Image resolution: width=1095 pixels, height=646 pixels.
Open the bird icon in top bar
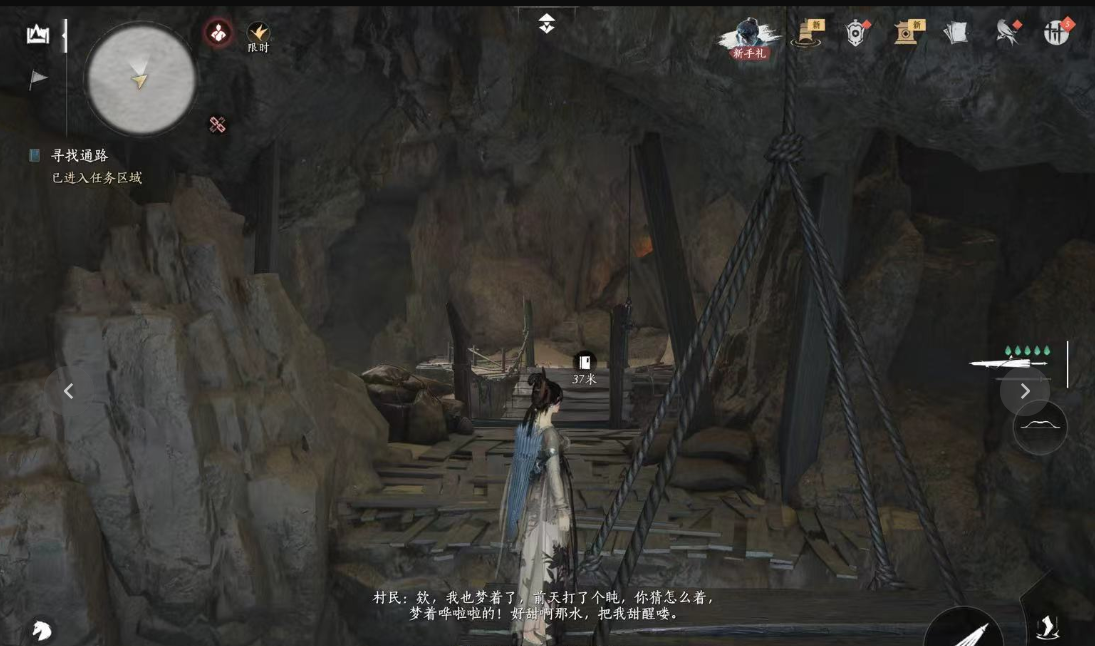point(1007,33)
